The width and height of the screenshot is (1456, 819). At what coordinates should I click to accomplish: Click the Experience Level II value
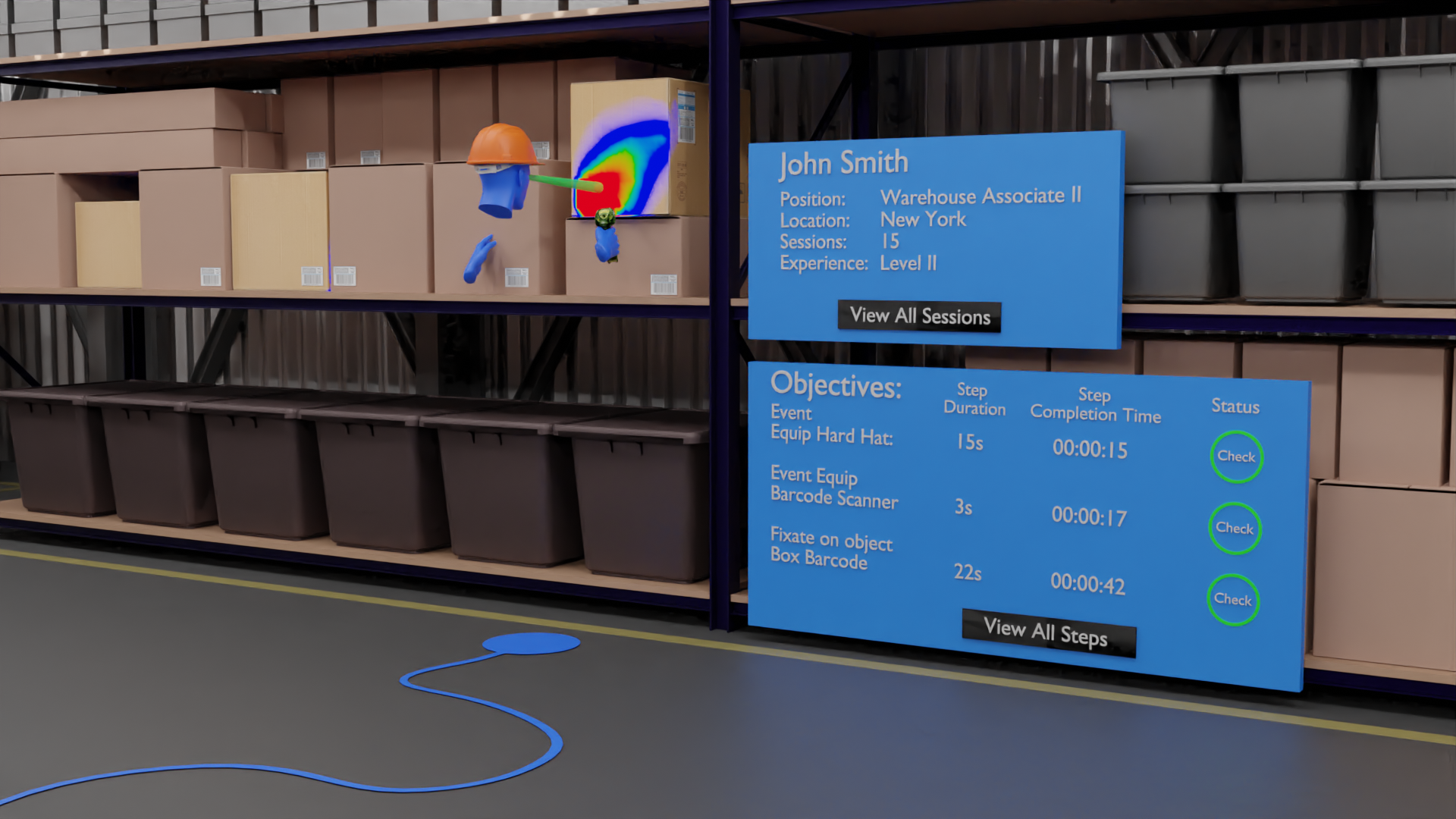click(x=908, y=263)
